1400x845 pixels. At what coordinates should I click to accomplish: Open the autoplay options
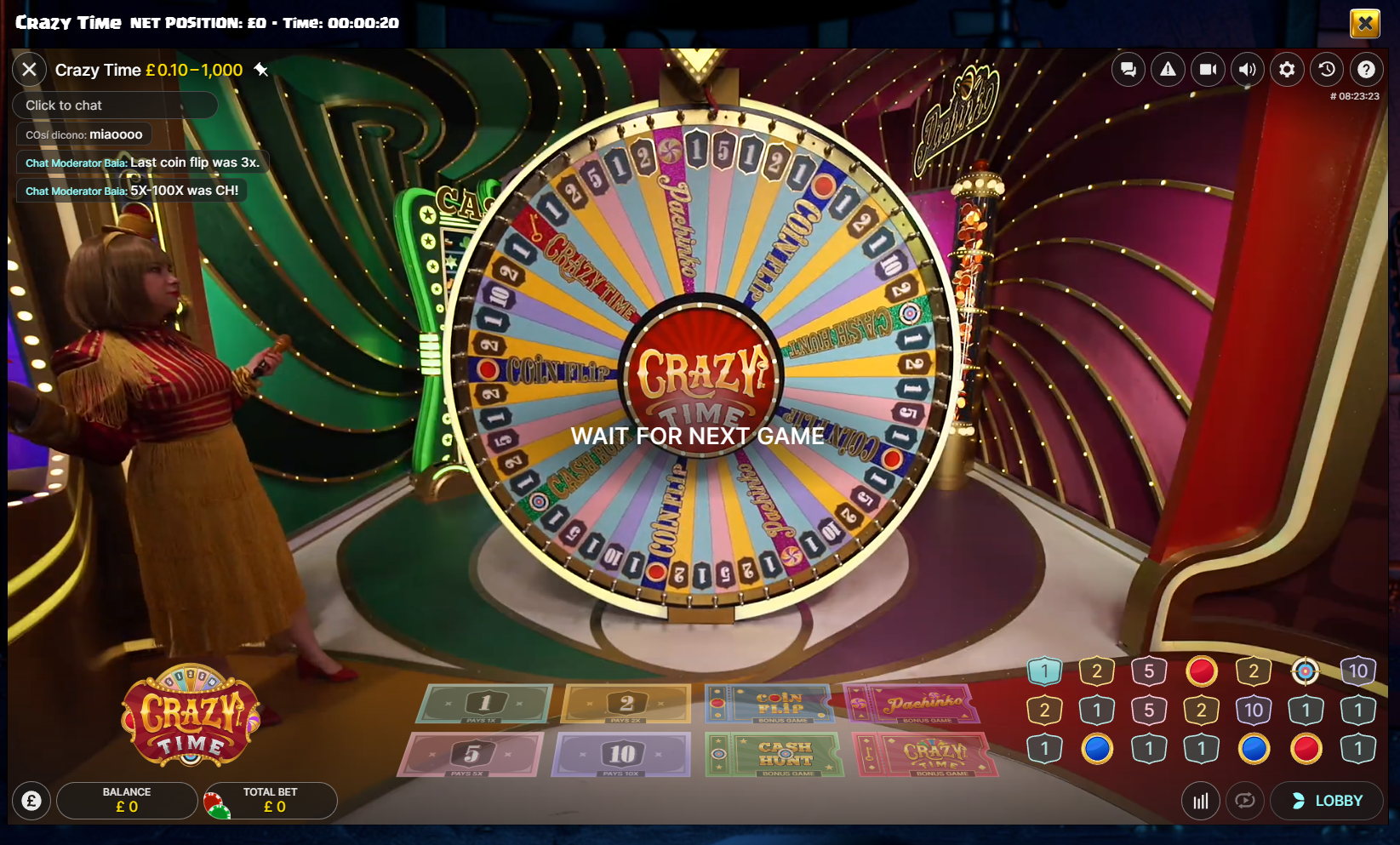click(1245, 800)
